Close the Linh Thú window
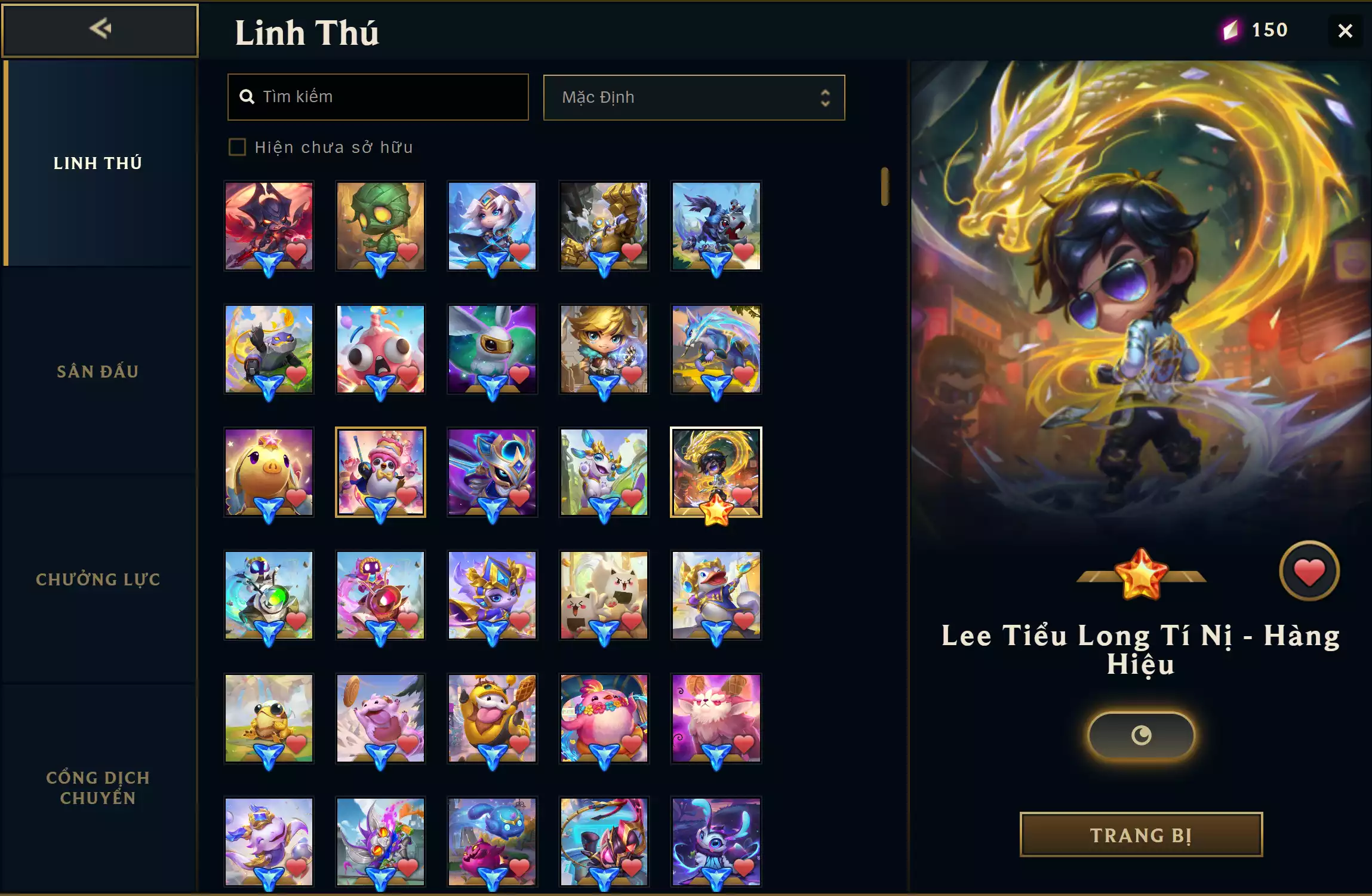1372x896 pixels. pos(1345,30)
